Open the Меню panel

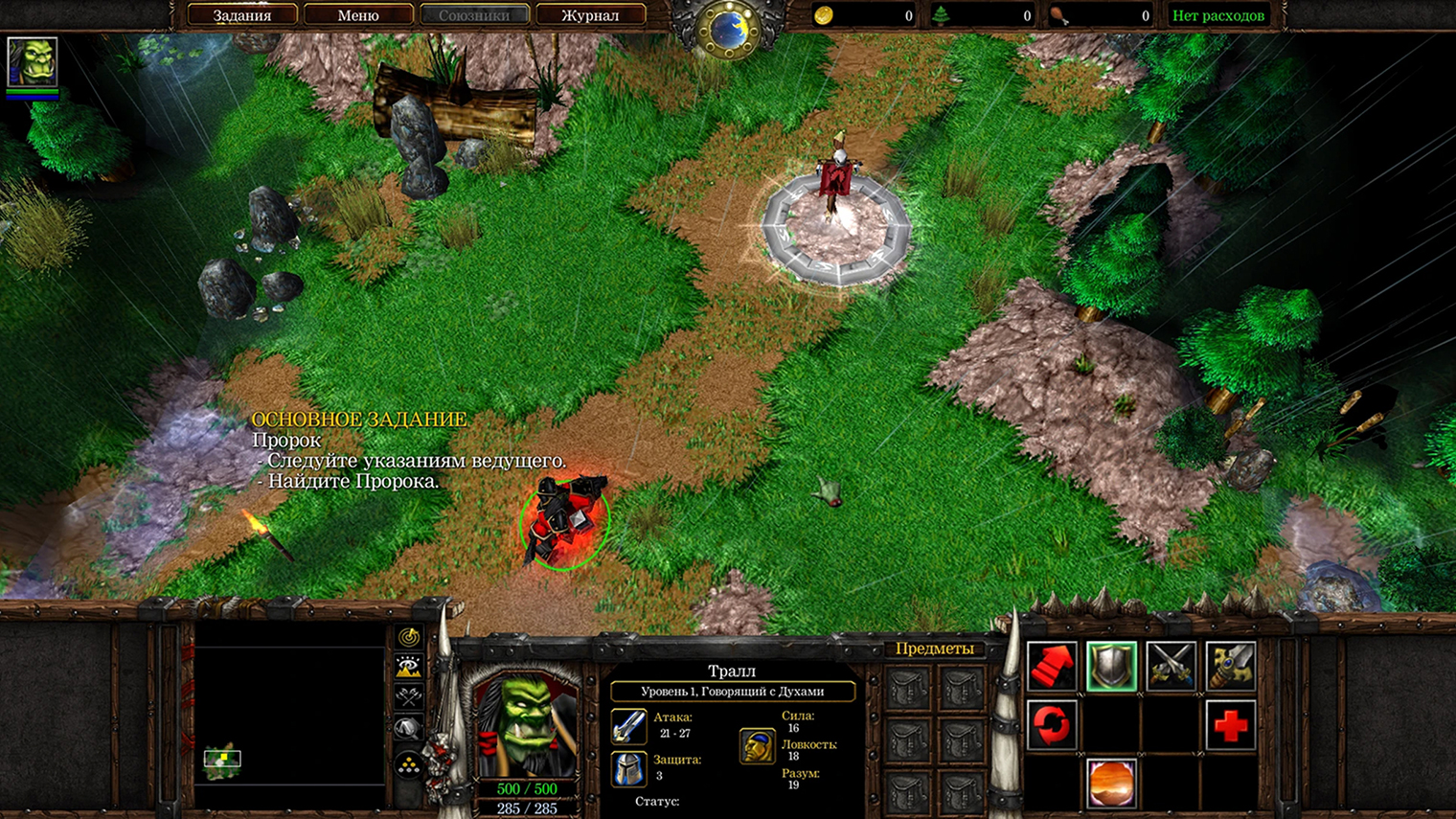(x=358, y=15)
